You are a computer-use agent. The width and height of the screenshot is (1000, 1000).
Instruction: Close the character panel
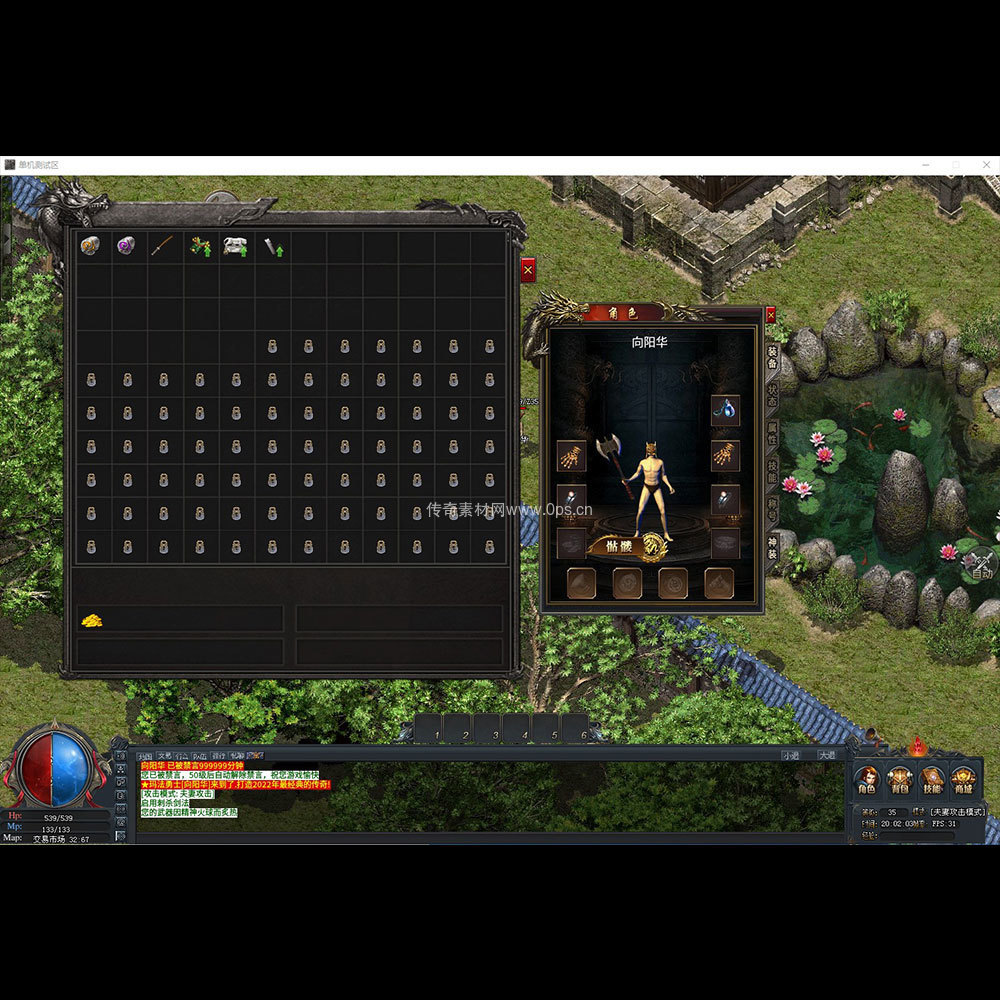pos(770,314)
